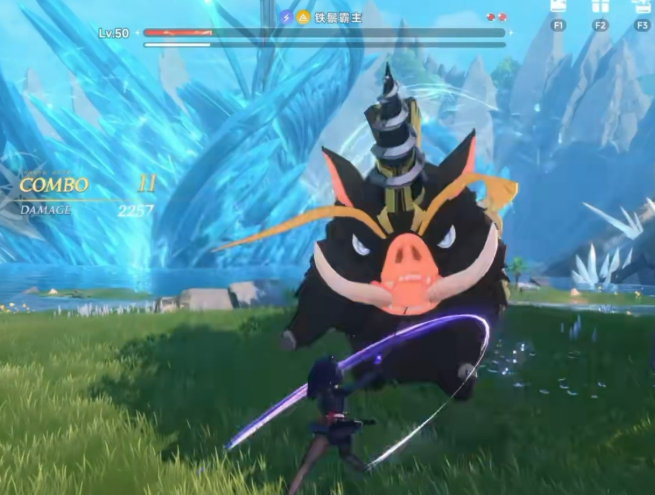Open the gift box menu icon

(600, 5)
